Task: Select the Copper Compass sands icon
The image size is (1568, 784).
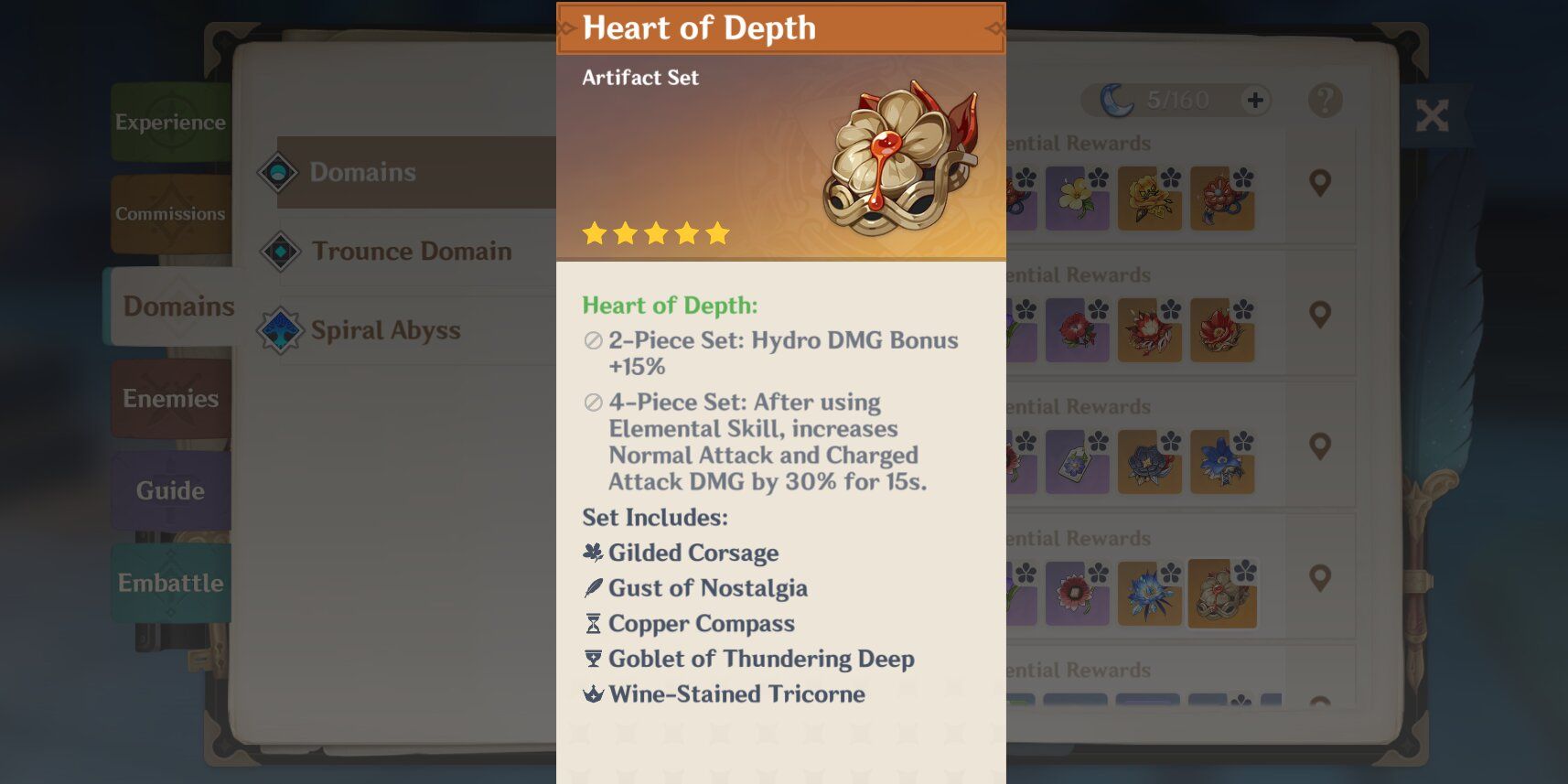Action: [x=593, y=624]
